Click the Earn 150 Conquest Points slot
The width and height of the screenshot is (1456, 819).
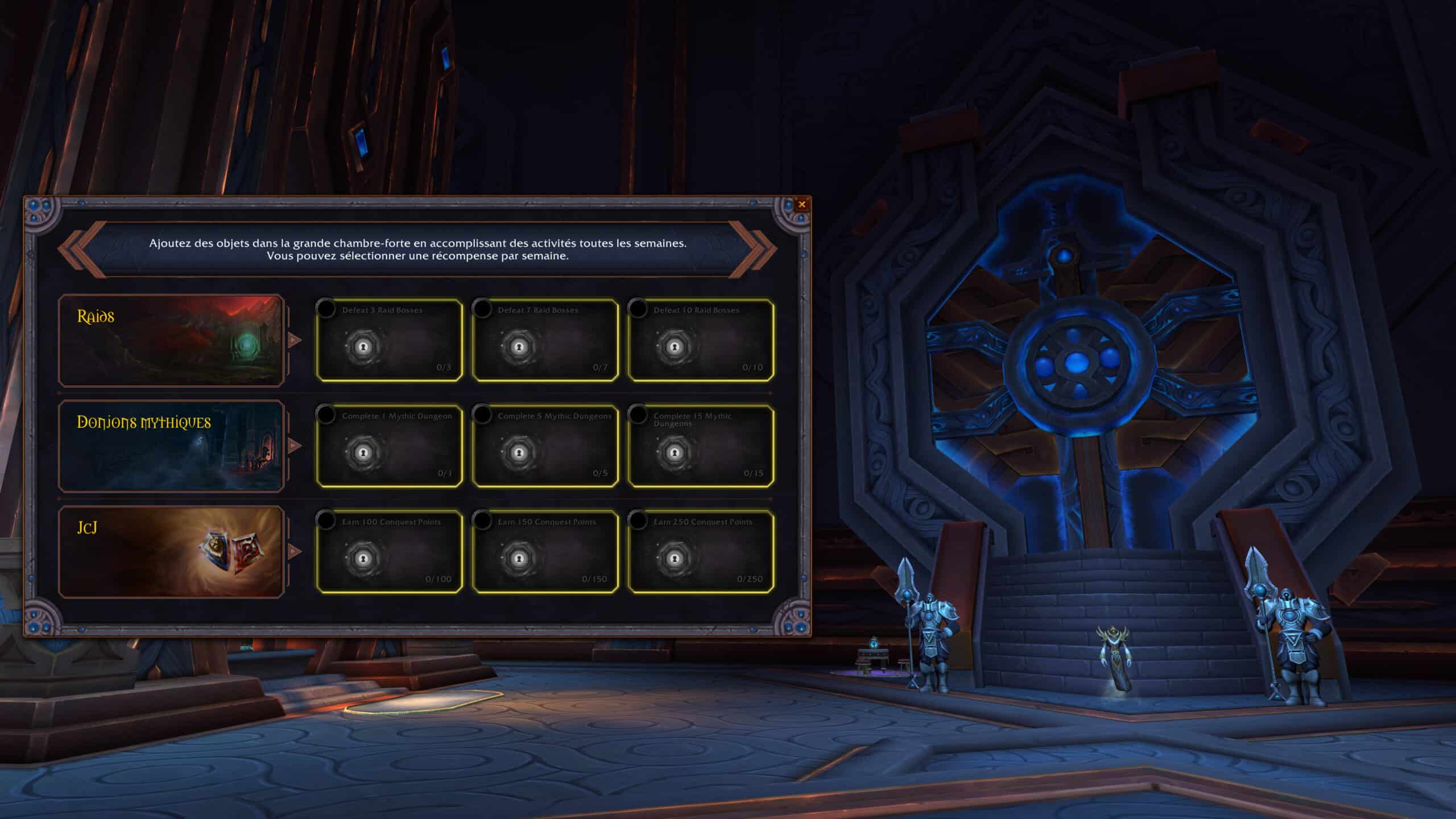pyautogui.click(x=545, y=552)
